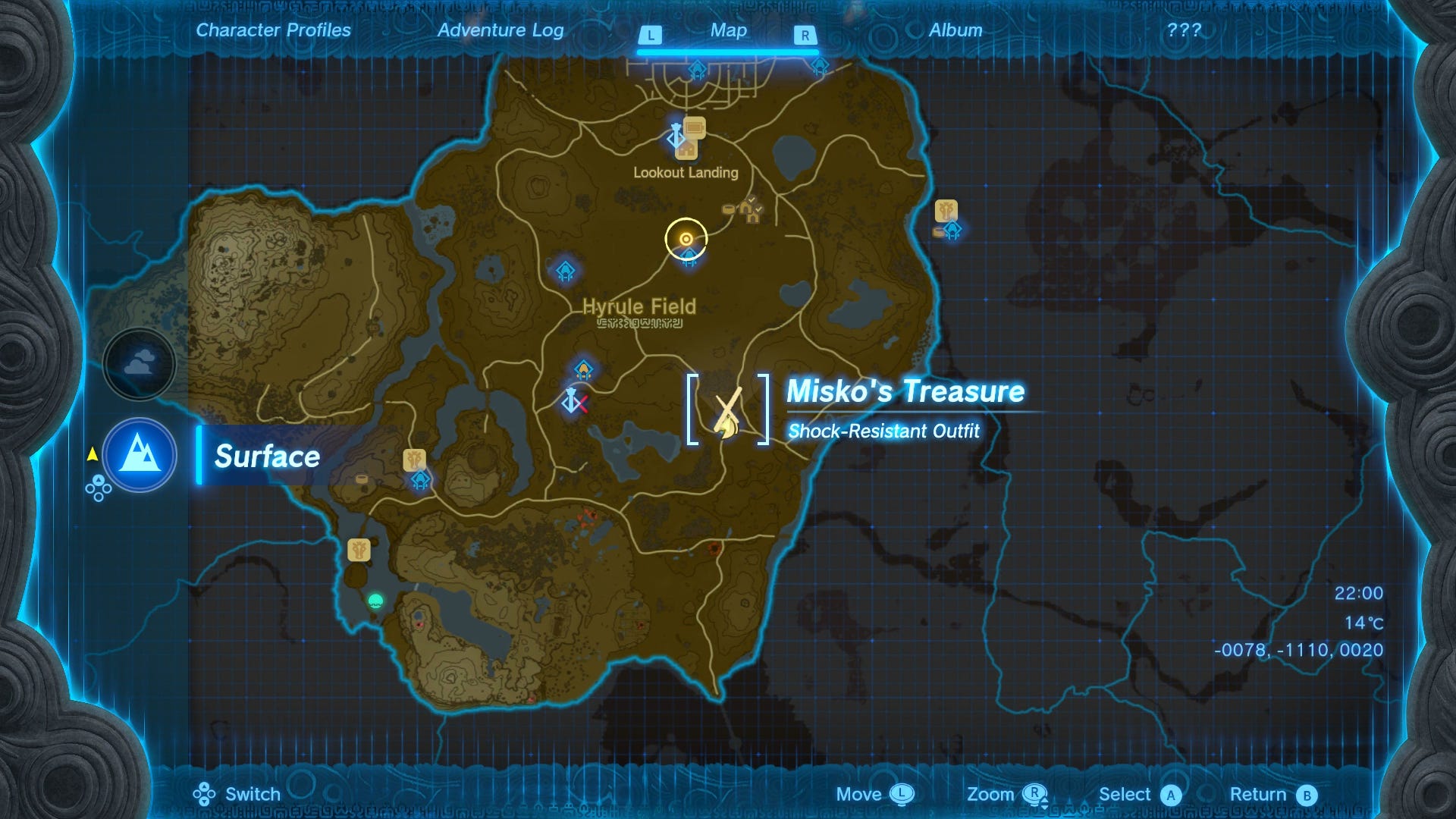
Task: Switch to the Album tab
Action: 955,30
